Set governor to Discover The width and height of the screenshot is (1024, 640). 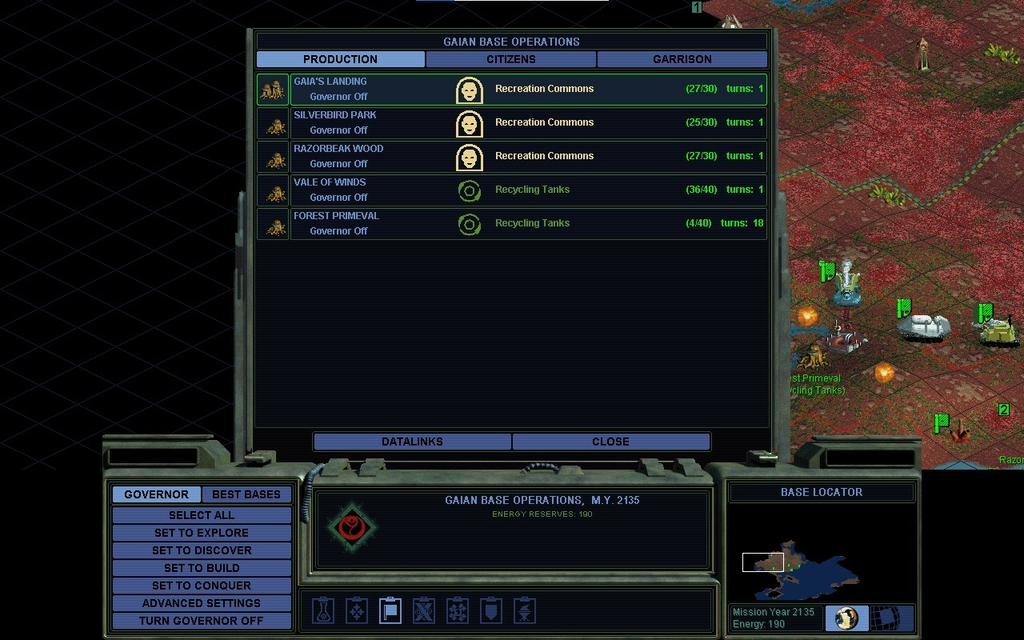[x=201, y=551]
